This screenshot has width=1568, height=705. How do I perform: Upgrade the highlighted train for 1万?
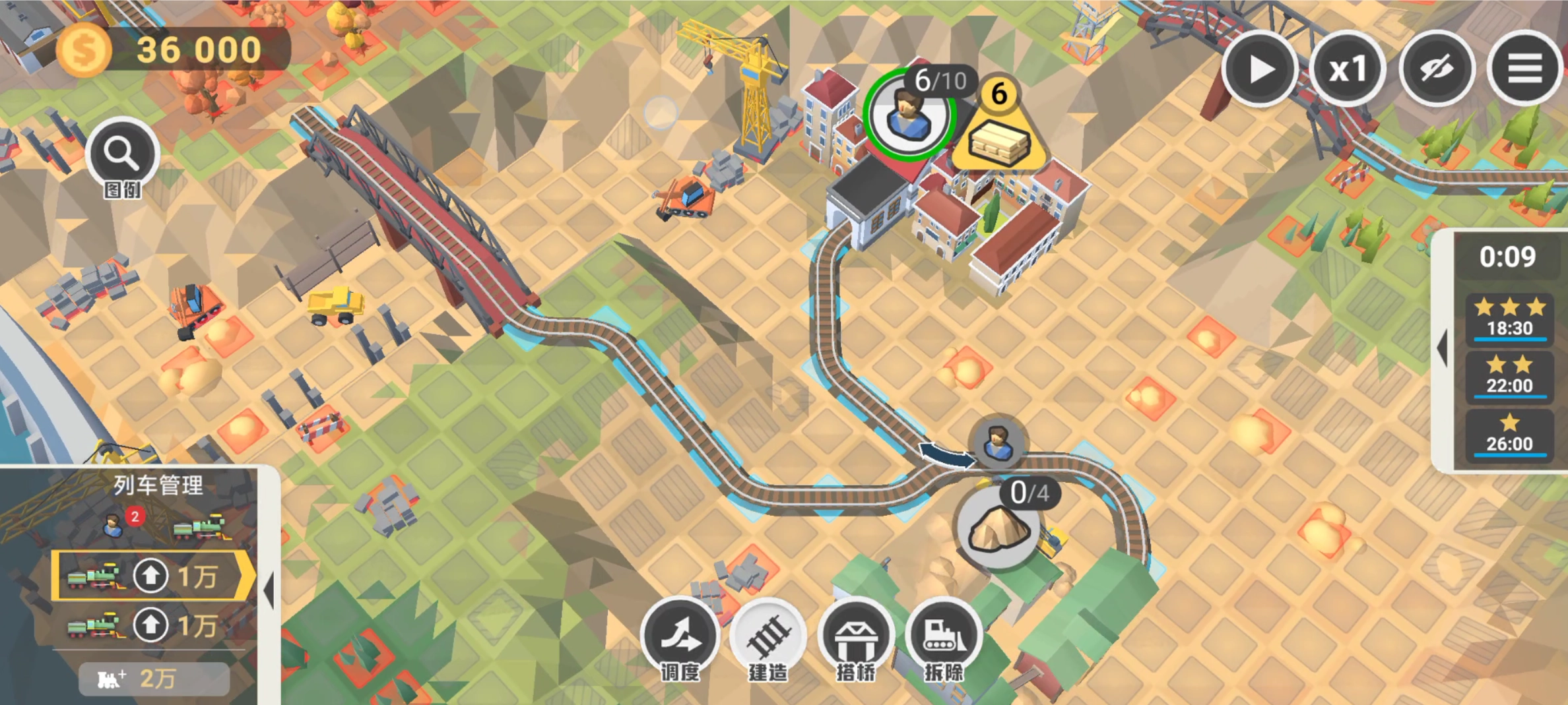coord(150,576)
